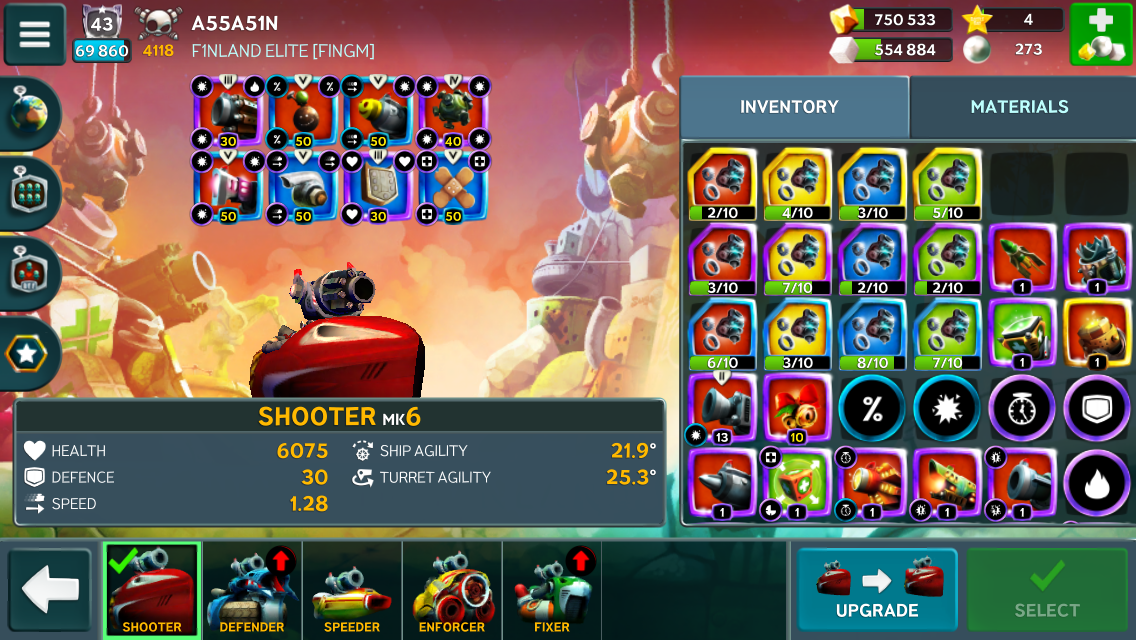Open the Inventory tab
1136x640 pixels.
click(x=789, y=107)
